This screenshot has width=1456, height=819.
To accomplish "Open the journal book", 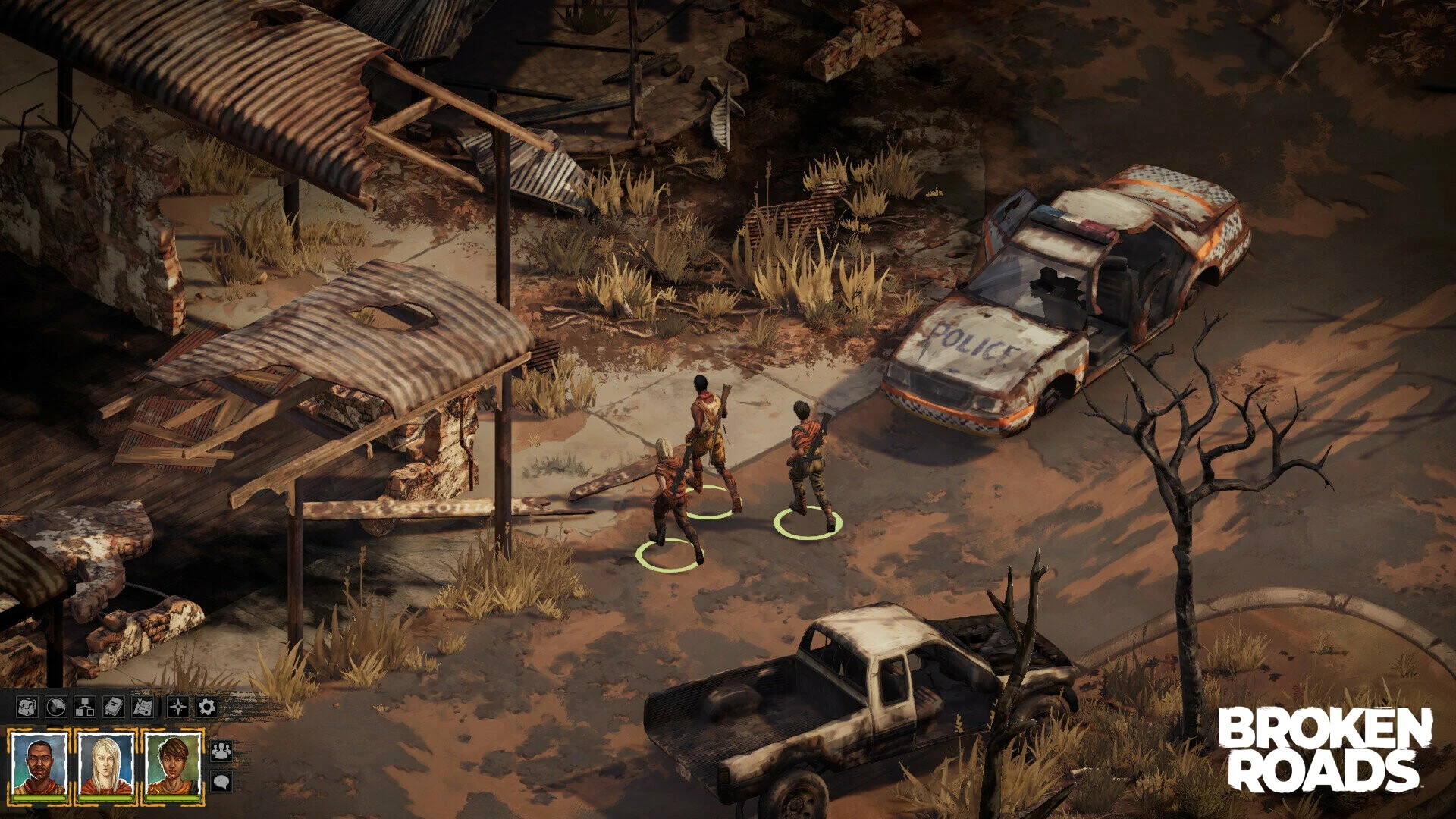I will (113, 708).
